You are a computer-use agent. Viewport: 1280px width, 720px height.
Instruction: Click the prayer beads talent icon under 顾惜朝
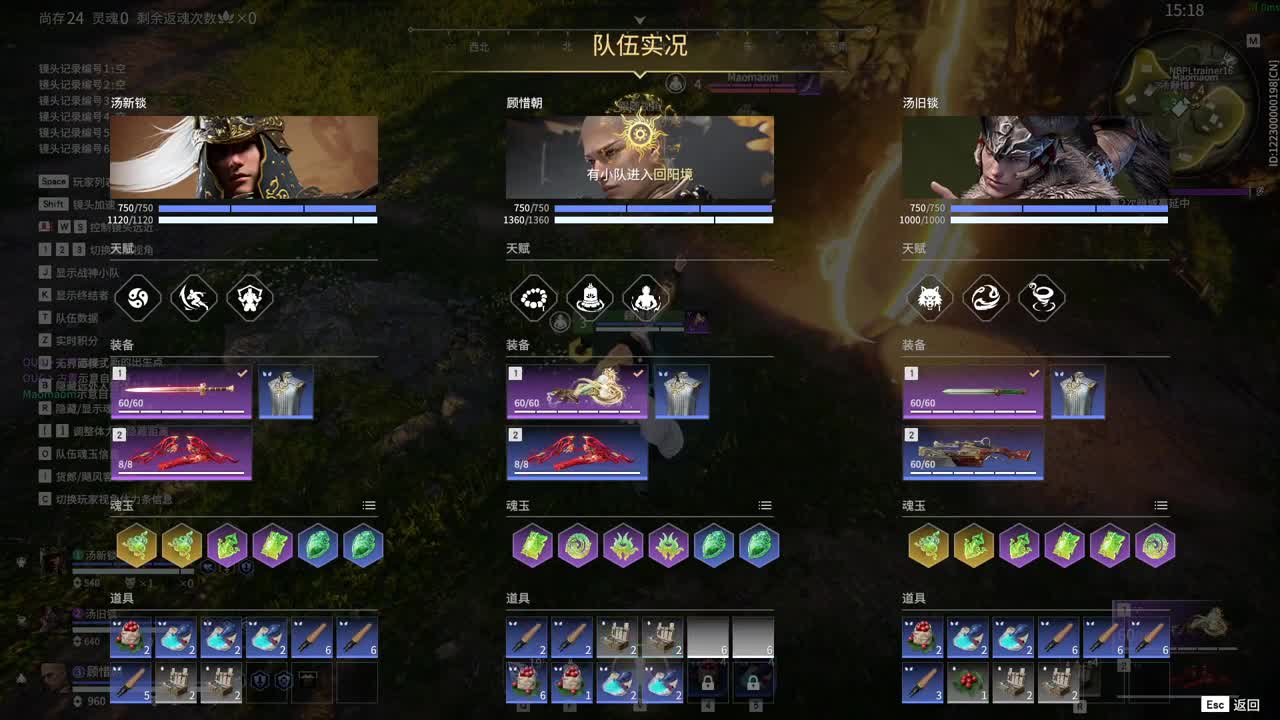[534, 298]
